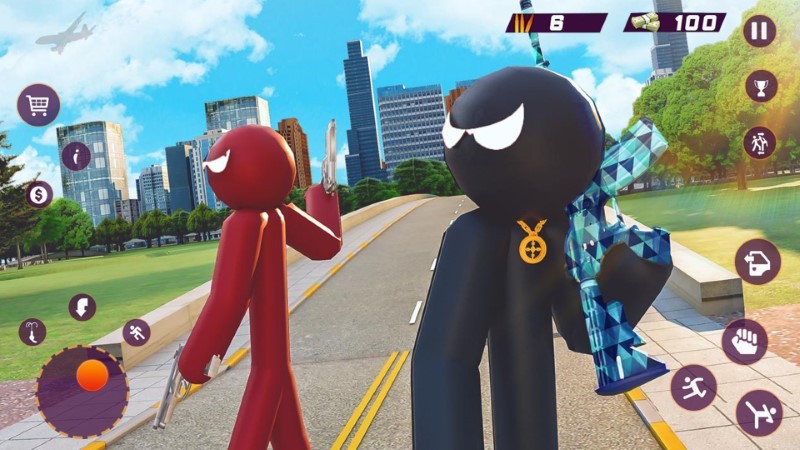This screenshot has height=450, width=800.
Task: Tap the info 'i' button
Action: (x=76, y=155)
